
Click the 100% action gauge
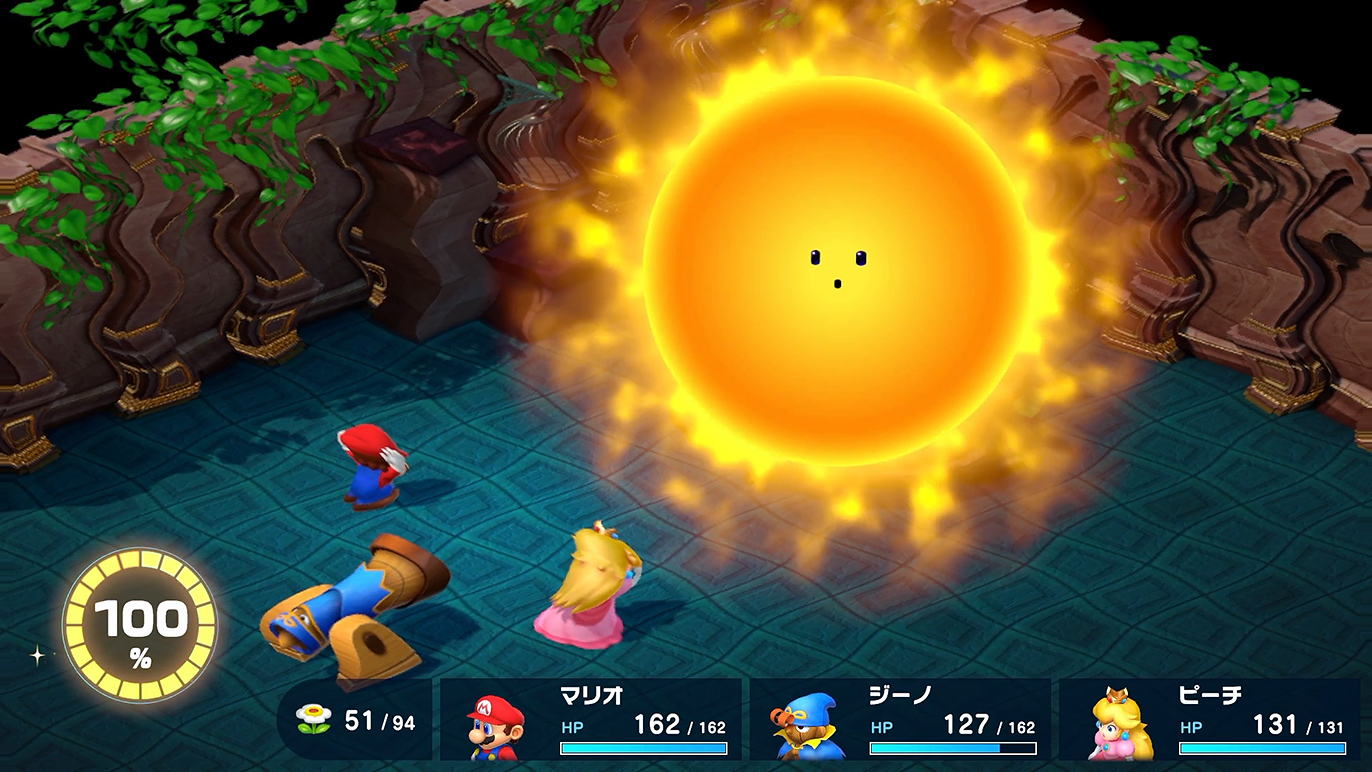(140, 625)
